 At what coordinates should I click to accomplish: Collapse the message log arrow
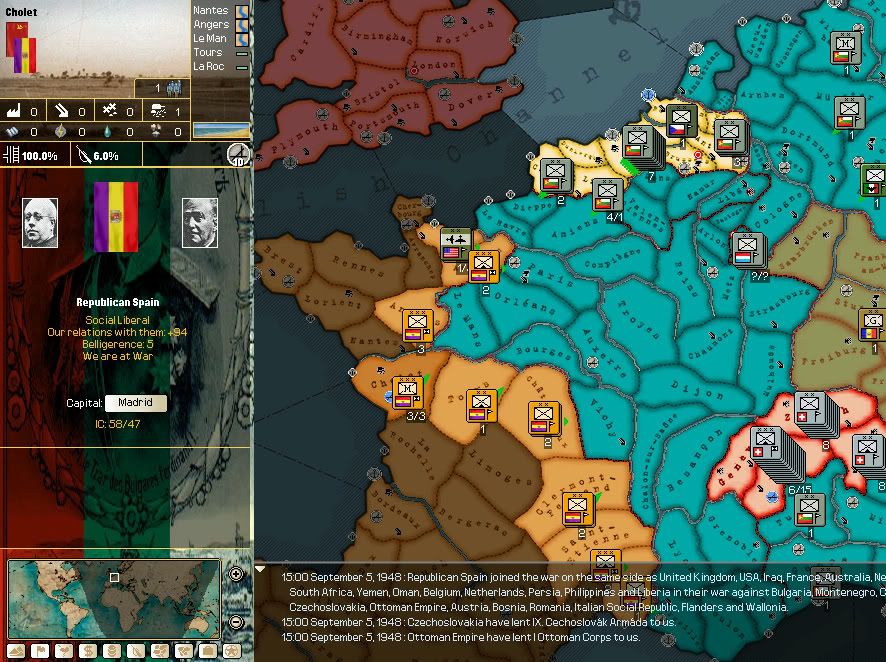click(261, 569)
